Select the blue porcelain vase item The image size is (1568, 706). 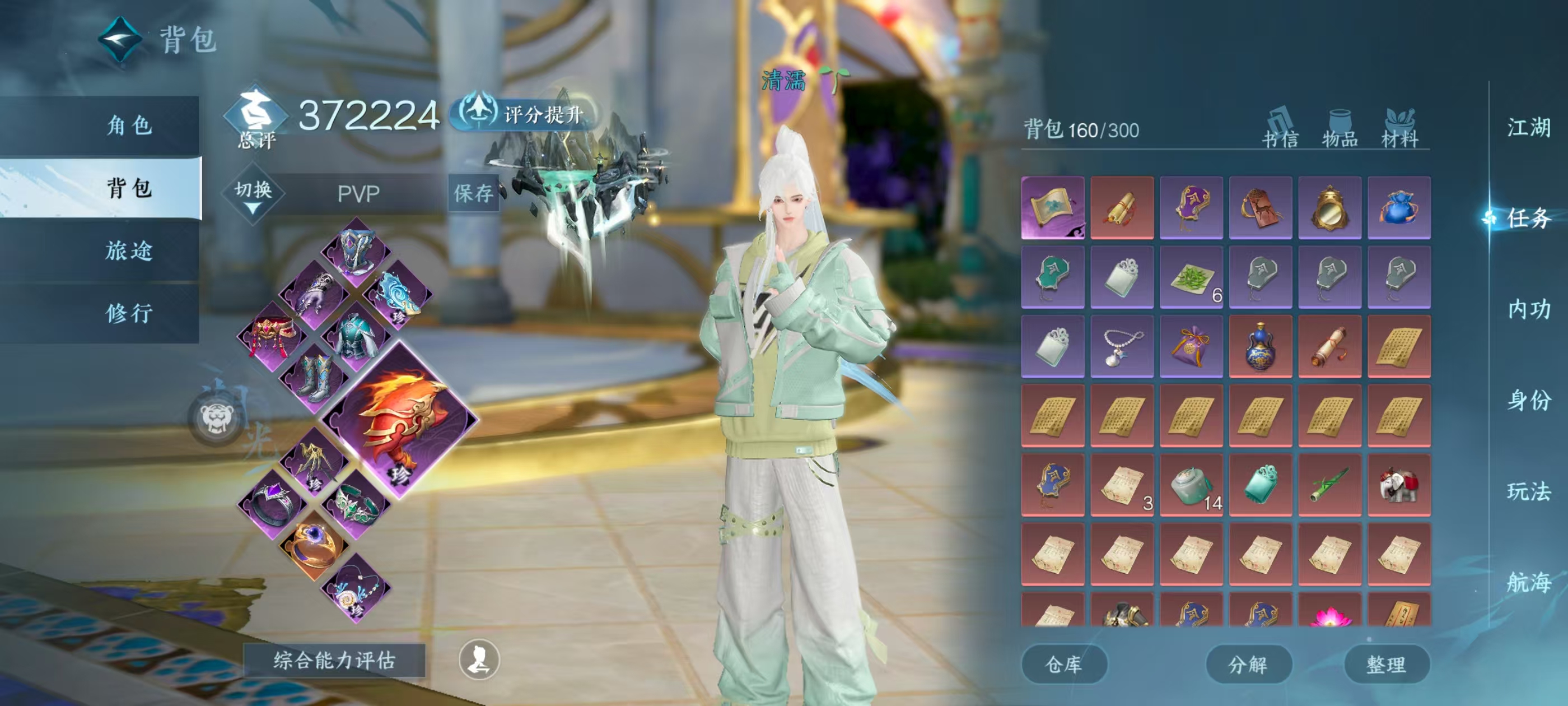click(x=1260, y=347)
